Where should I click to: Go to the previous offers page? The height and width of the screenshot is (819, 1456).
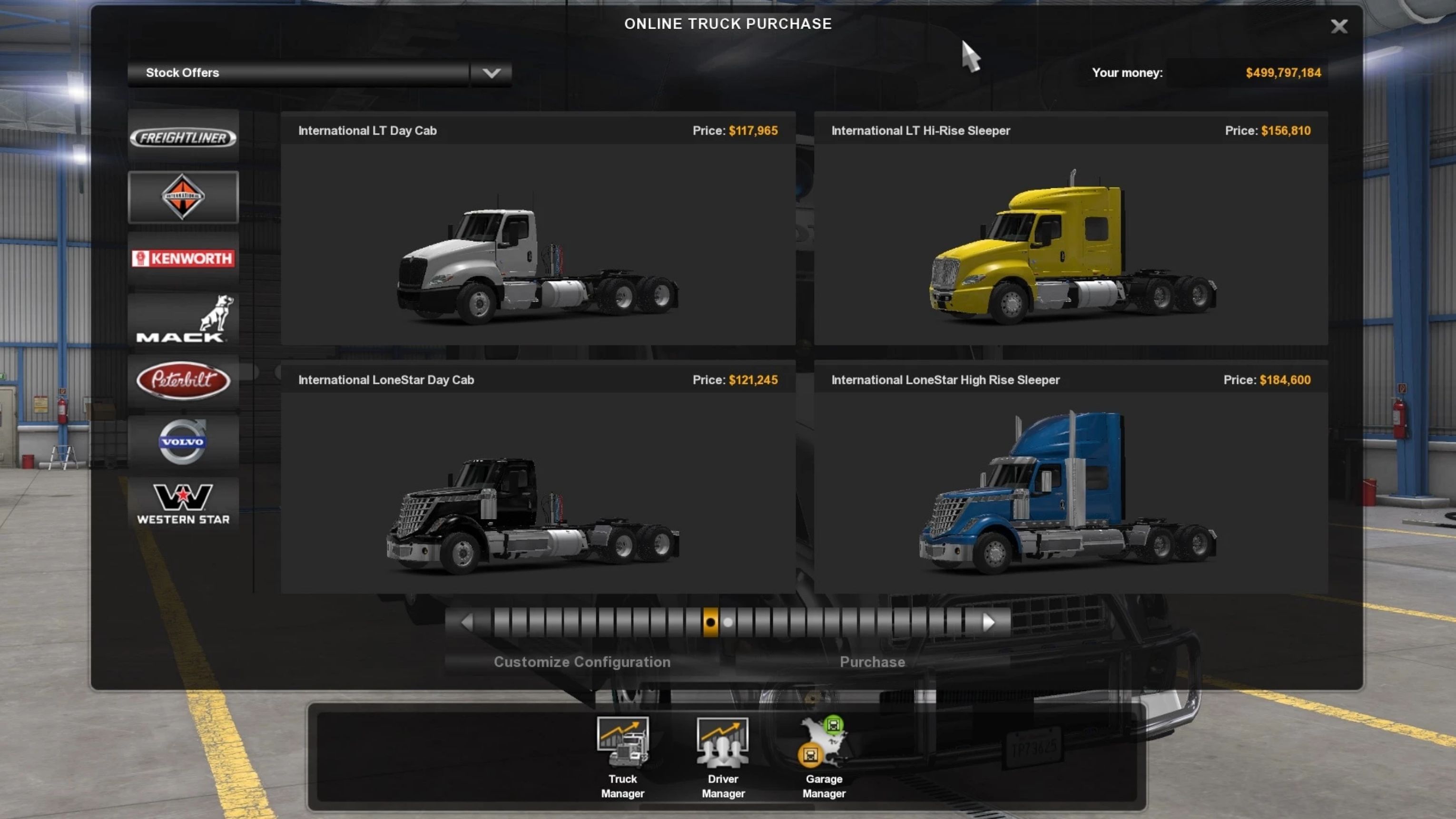coord(467,623)
